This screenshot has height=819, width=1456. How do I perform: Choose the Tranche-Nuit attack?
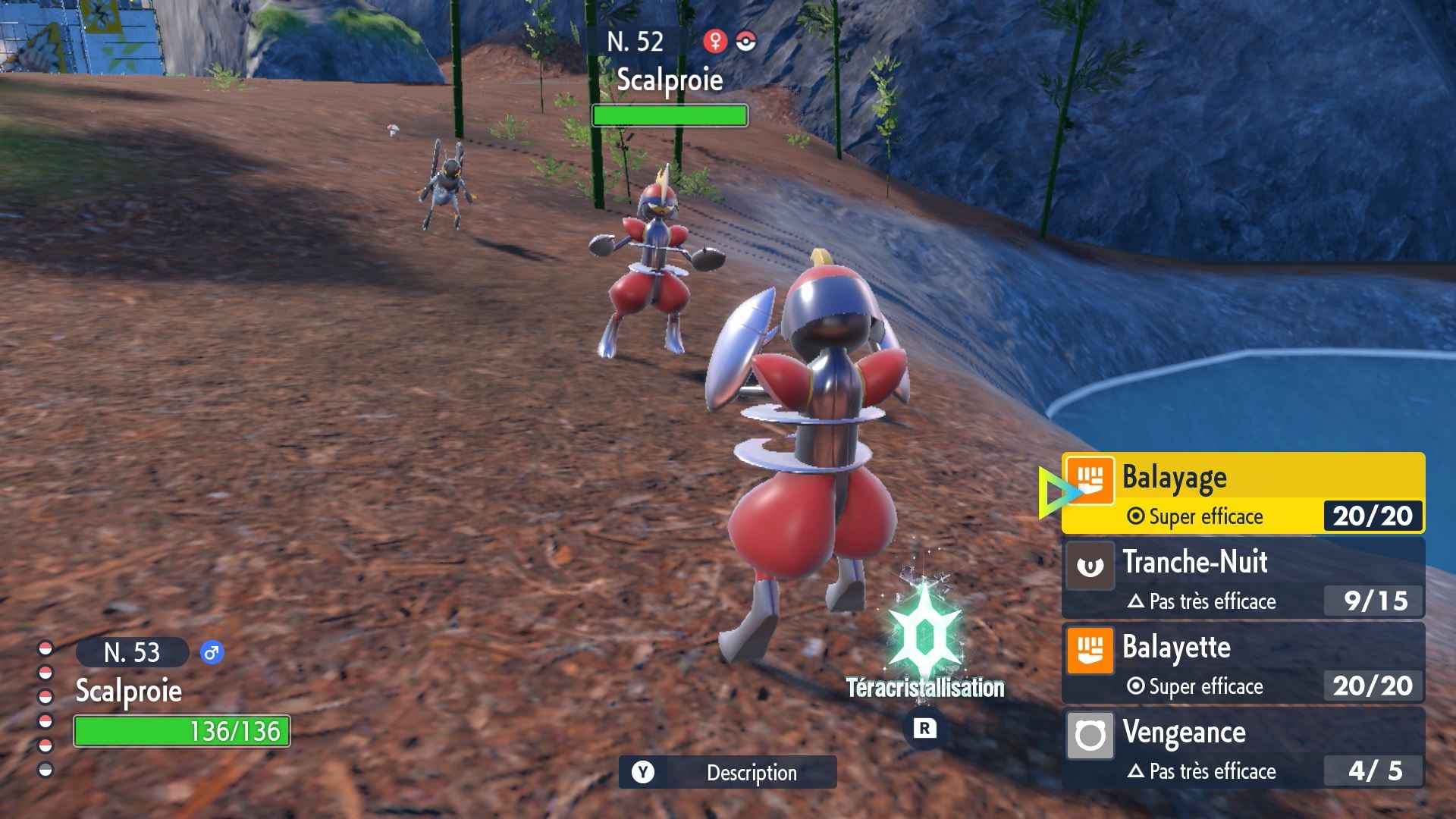(1242, 578)
